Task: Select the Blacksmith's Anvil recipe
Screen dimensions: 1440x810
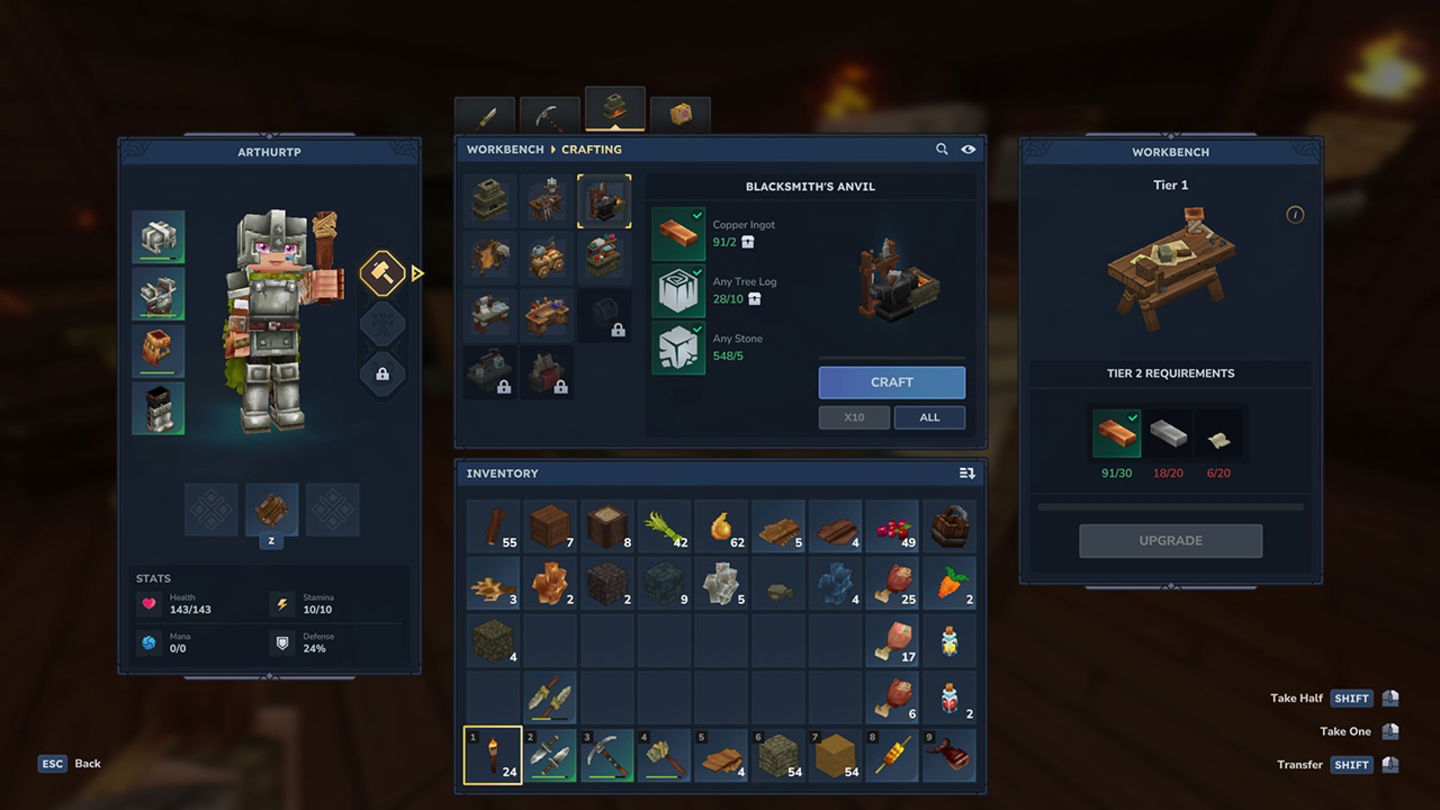Action: tap(604, 201)
